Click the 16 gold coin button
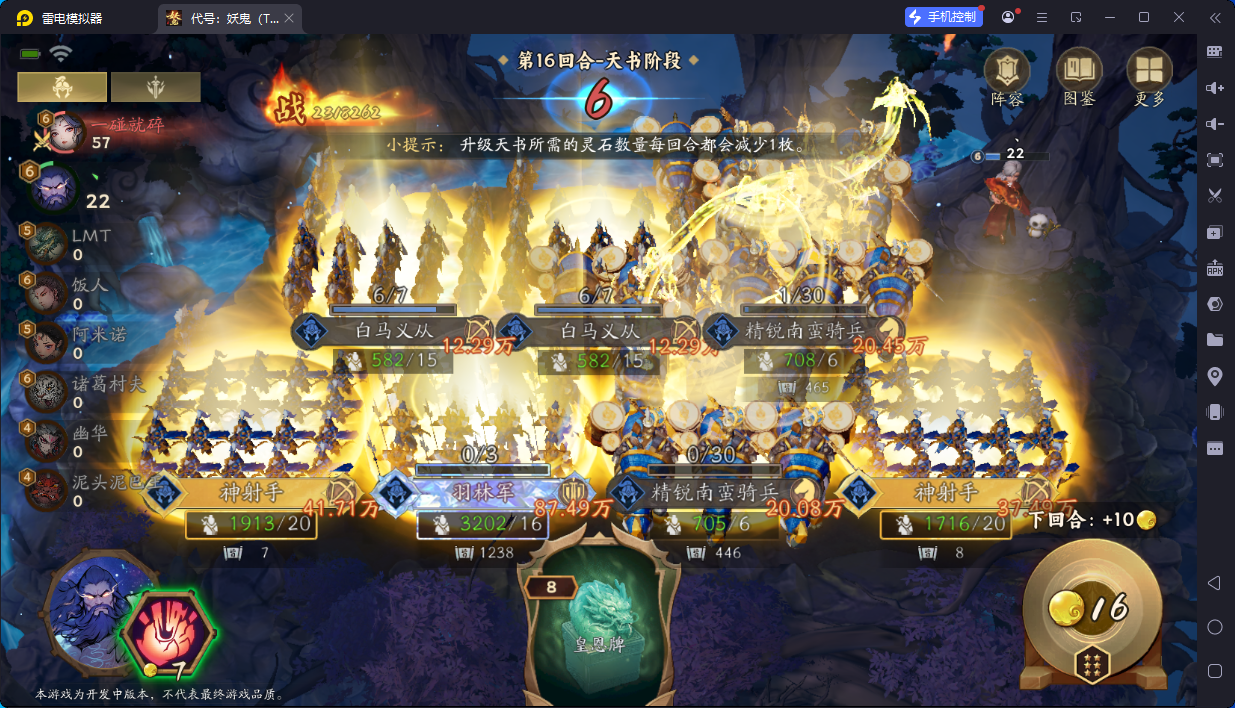The image size is (1235, 708). pos(1091,608)
